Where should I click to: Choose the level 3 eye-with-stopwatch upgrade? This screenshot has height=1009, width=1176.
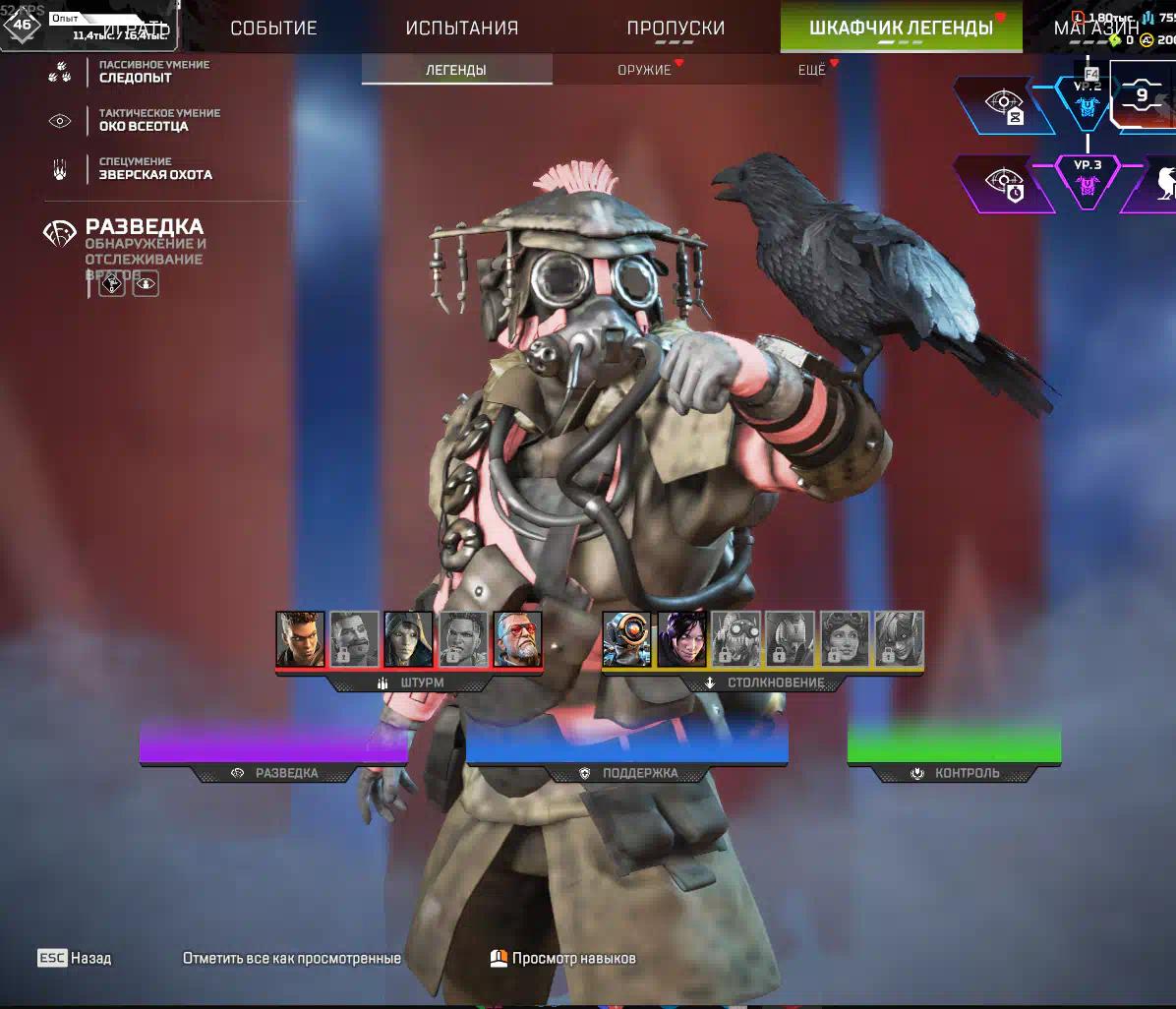pyautogui.click(x=1001, y=184)
